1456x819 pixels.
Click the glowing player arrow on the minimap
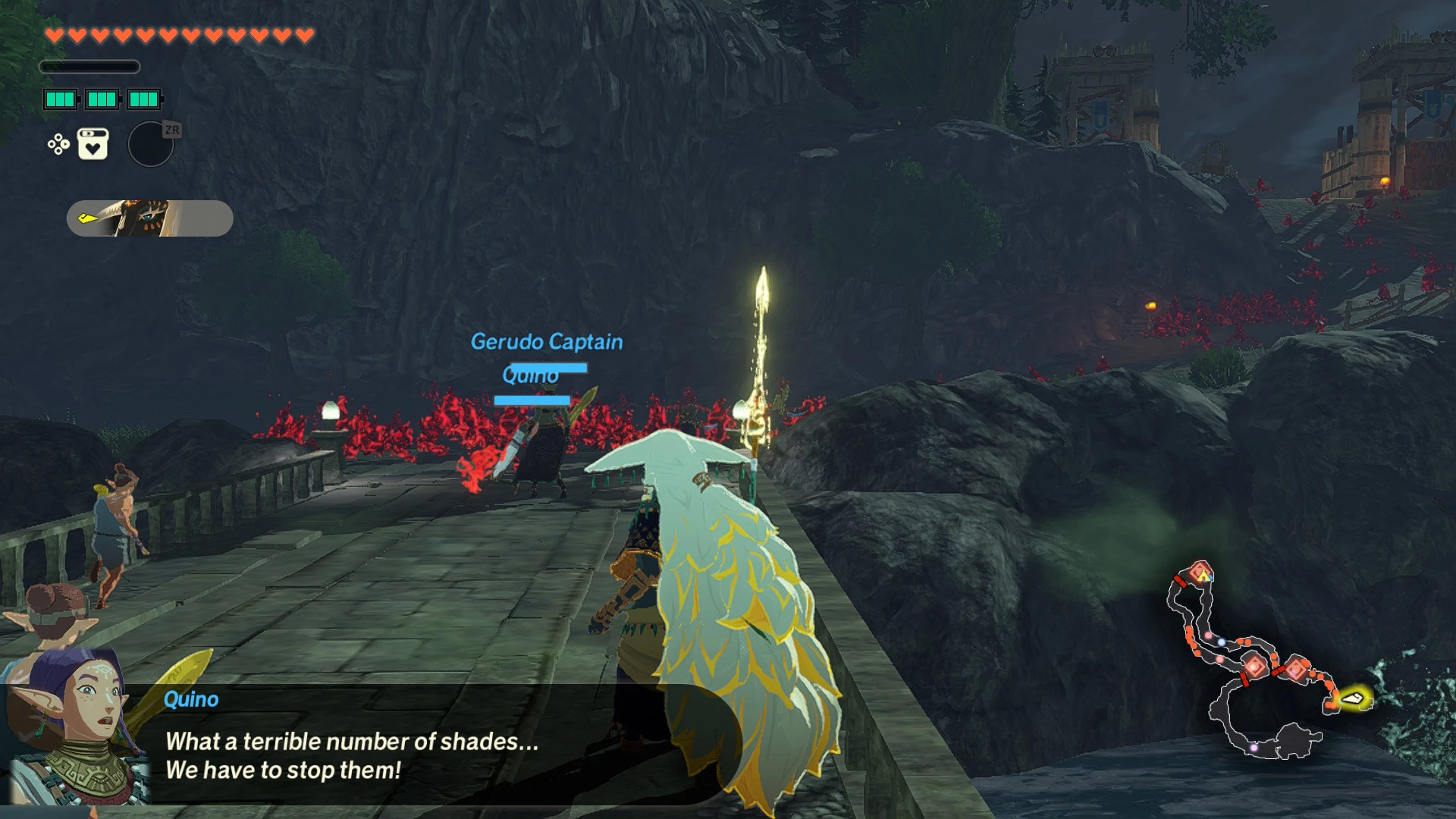click(1354, 698)
